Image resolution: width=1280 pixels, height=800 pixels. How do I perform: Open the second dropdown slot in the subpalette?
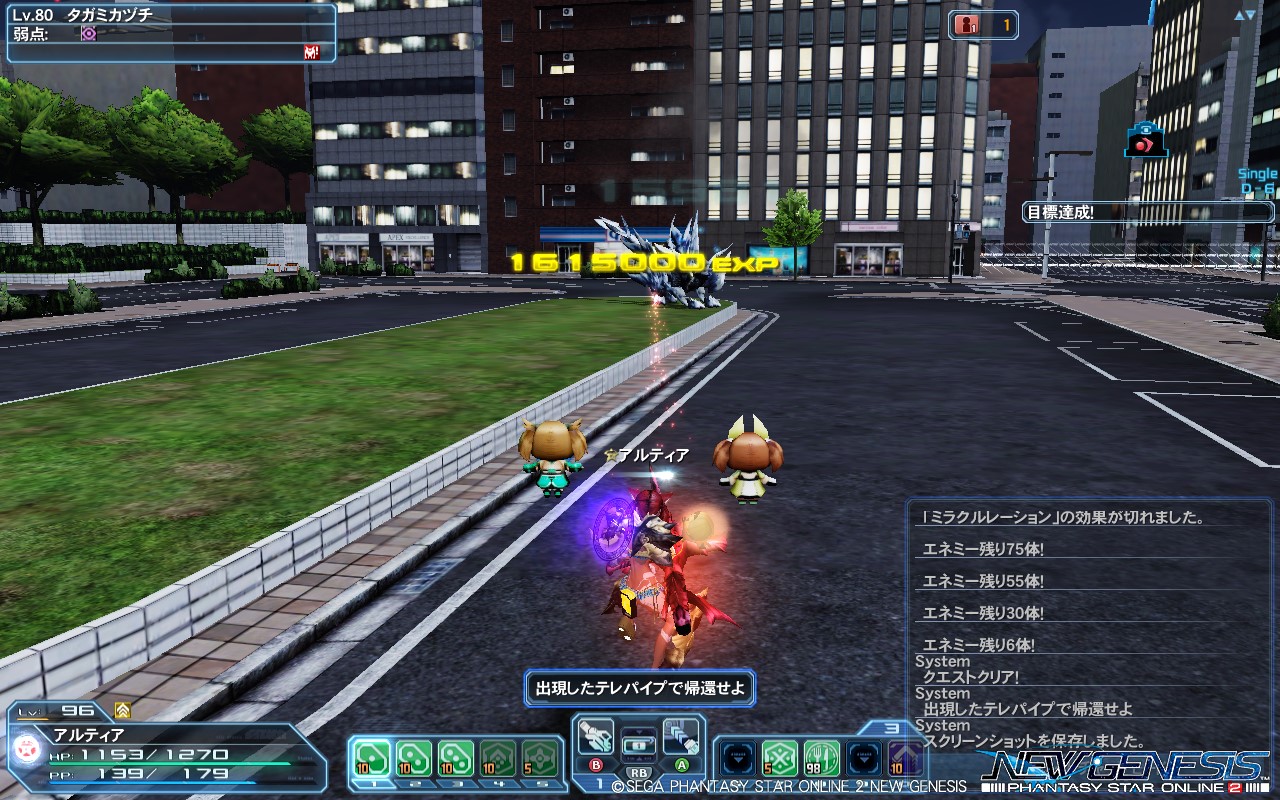(862, 758)
